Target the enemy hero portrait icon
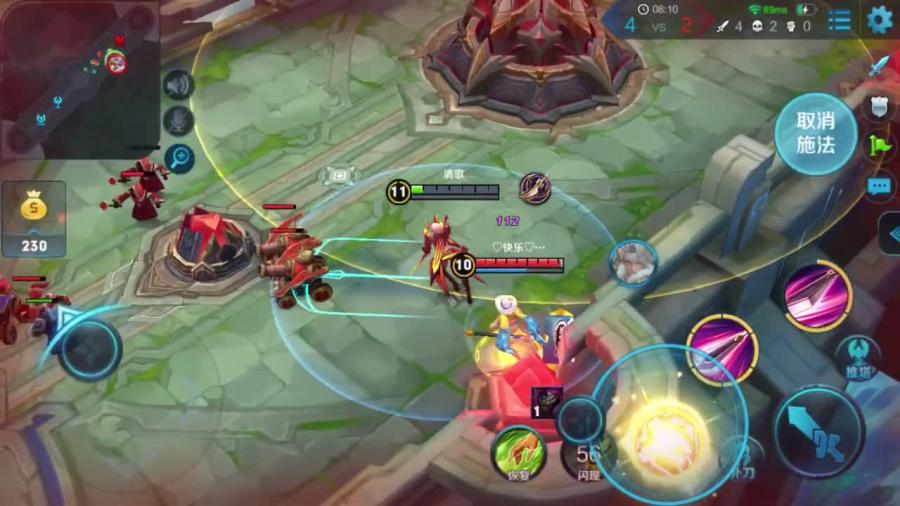This screenshot has height=506, width=900. click(633, 263)
